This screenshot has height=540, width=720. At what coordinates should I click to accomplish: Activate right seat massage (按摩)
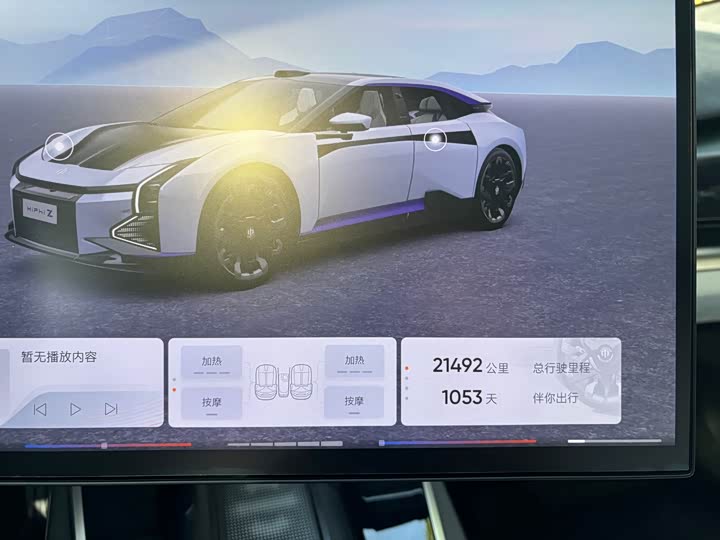click(354, 402)
